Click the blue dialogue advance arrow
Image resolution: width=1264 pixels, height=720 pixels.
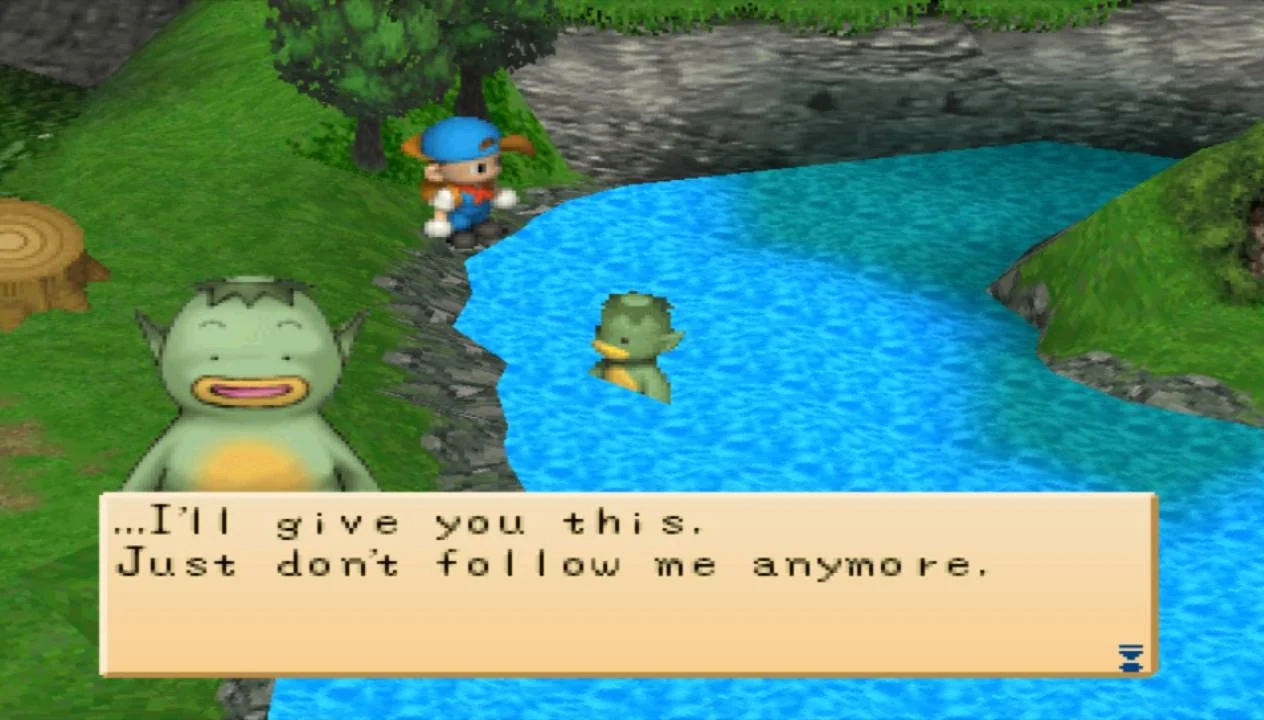(1130, 658)
